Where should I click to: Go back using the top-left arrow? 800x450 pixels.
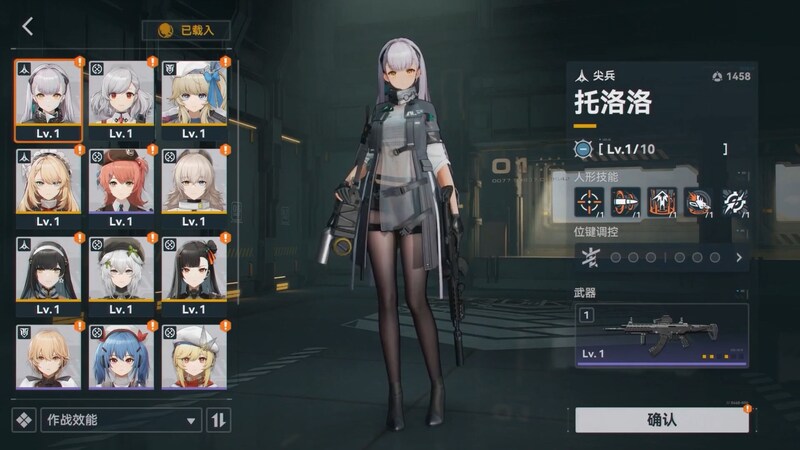tap(27, 27)
